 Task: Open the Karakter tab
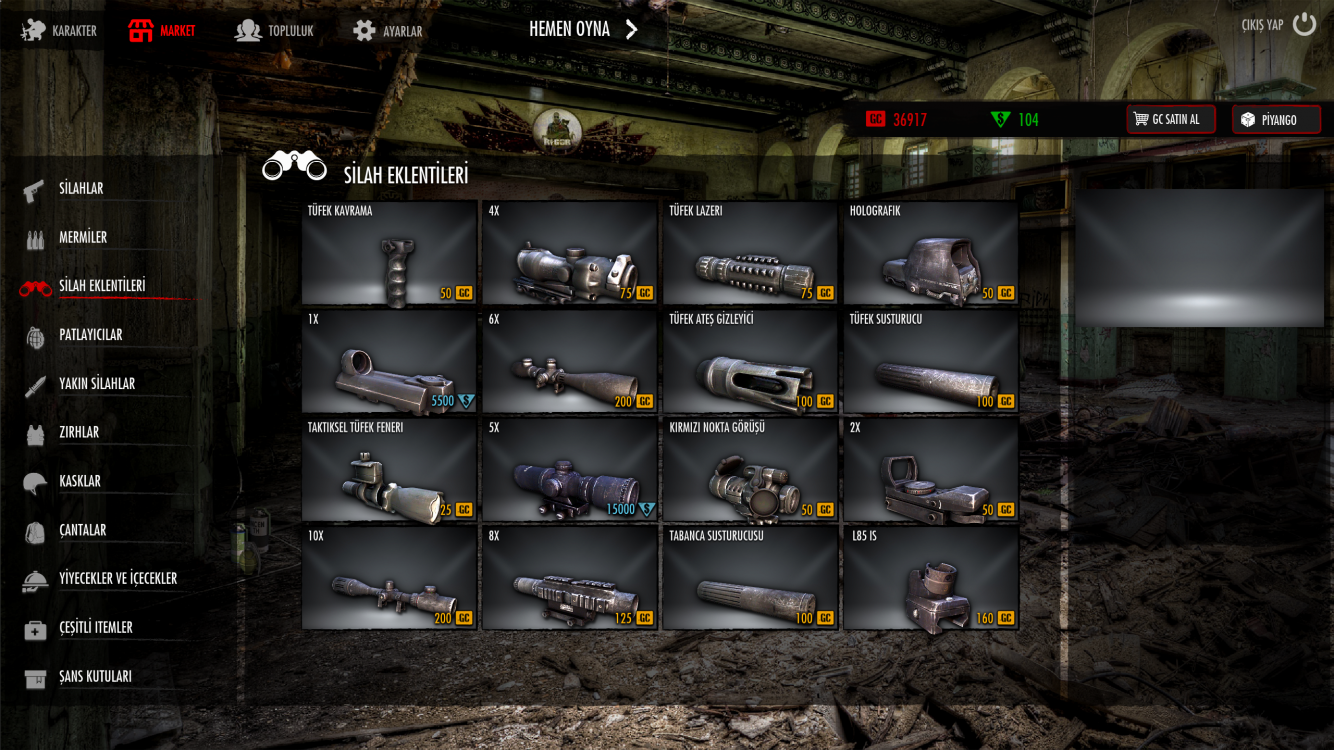click(61, 31)
